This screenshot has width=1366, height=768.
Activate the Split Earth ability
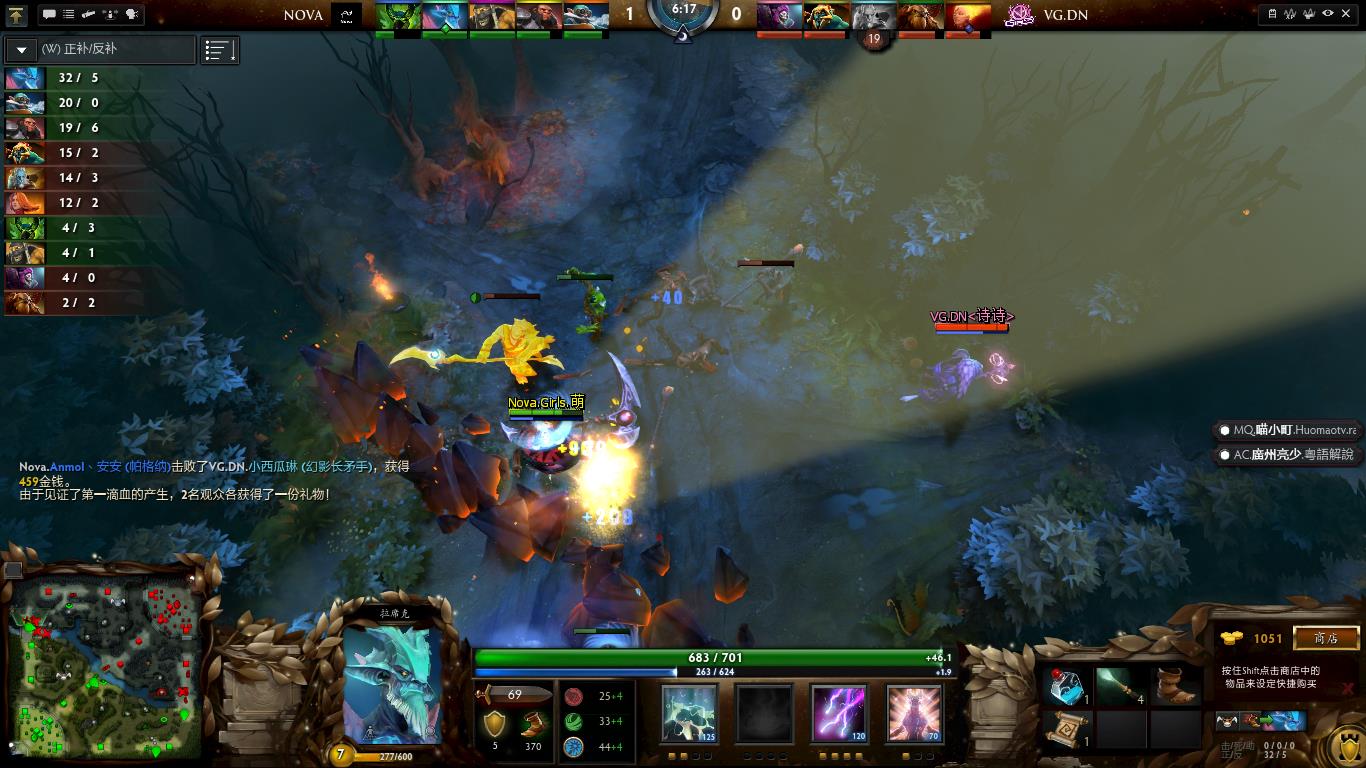(x=690, y=713)
